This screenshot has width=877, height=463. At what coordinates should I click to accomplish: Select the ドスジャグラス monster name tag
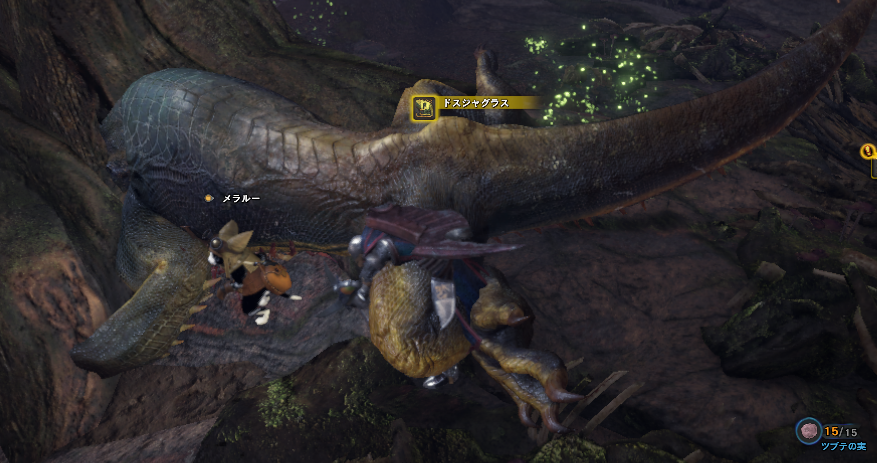[x=474, y=103]
